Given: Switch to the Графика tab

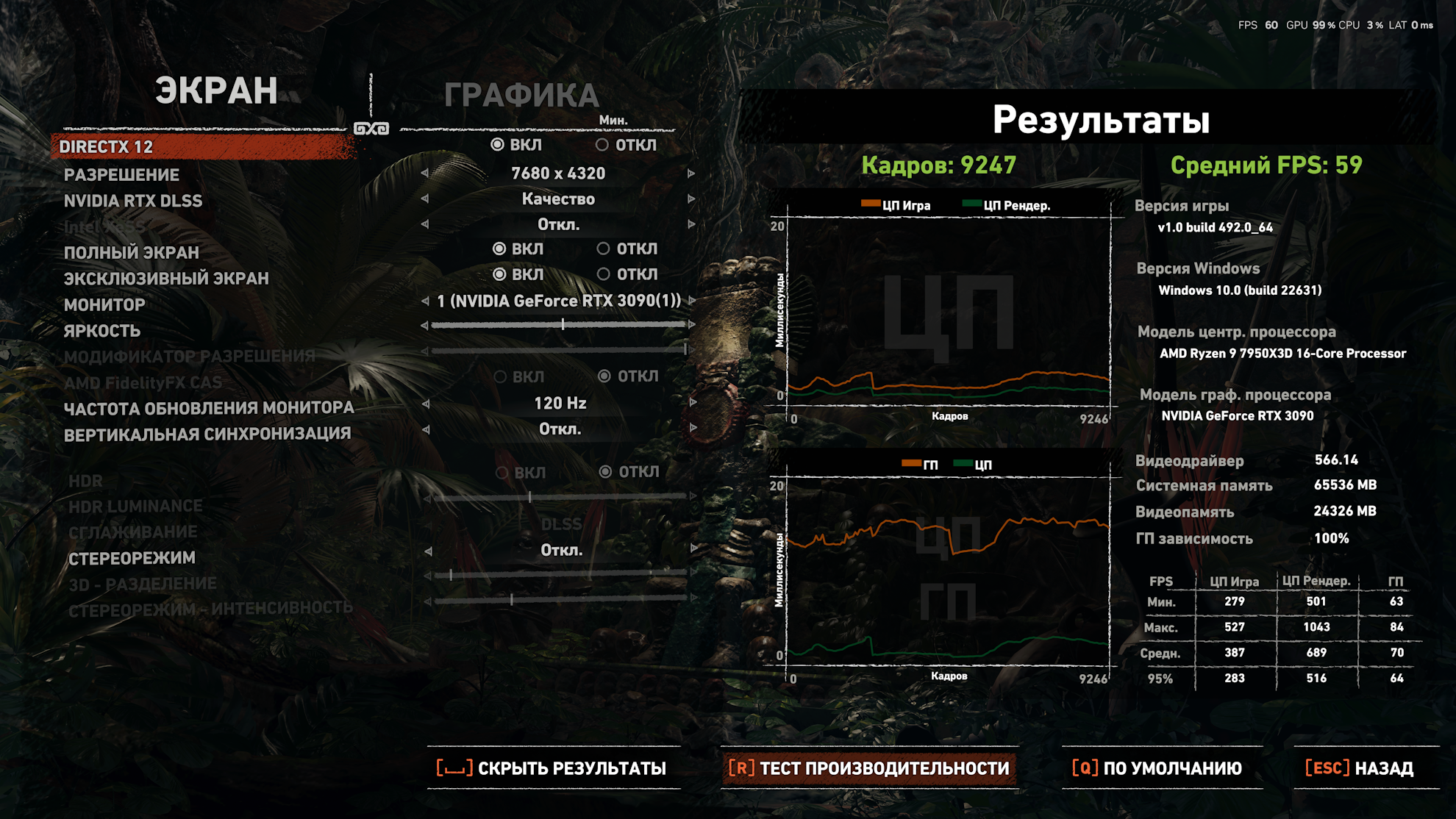Looking at the screenshot, I should click(x=521, y=96).
